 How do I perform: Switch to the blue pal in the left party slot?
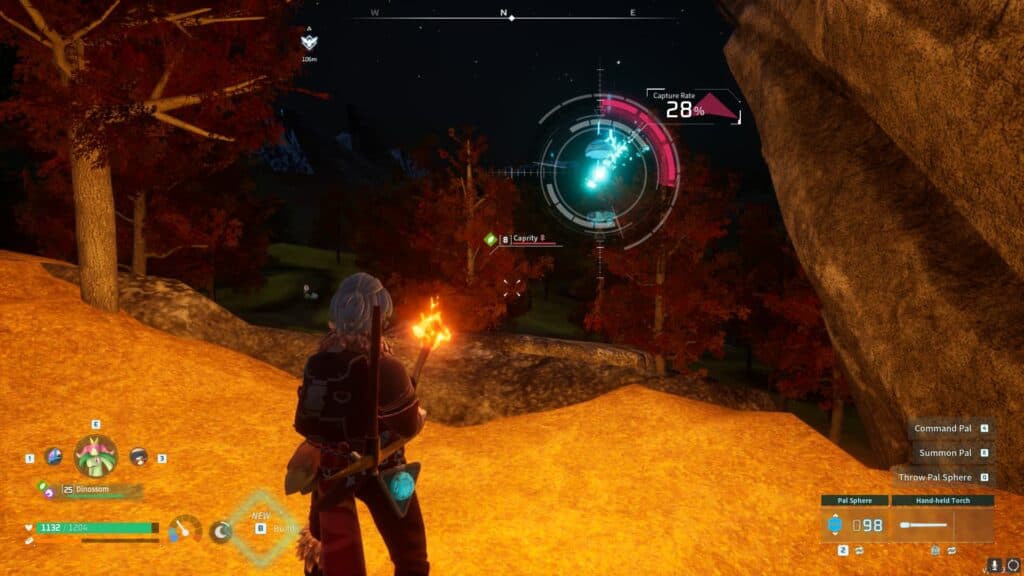click(52, 457)
